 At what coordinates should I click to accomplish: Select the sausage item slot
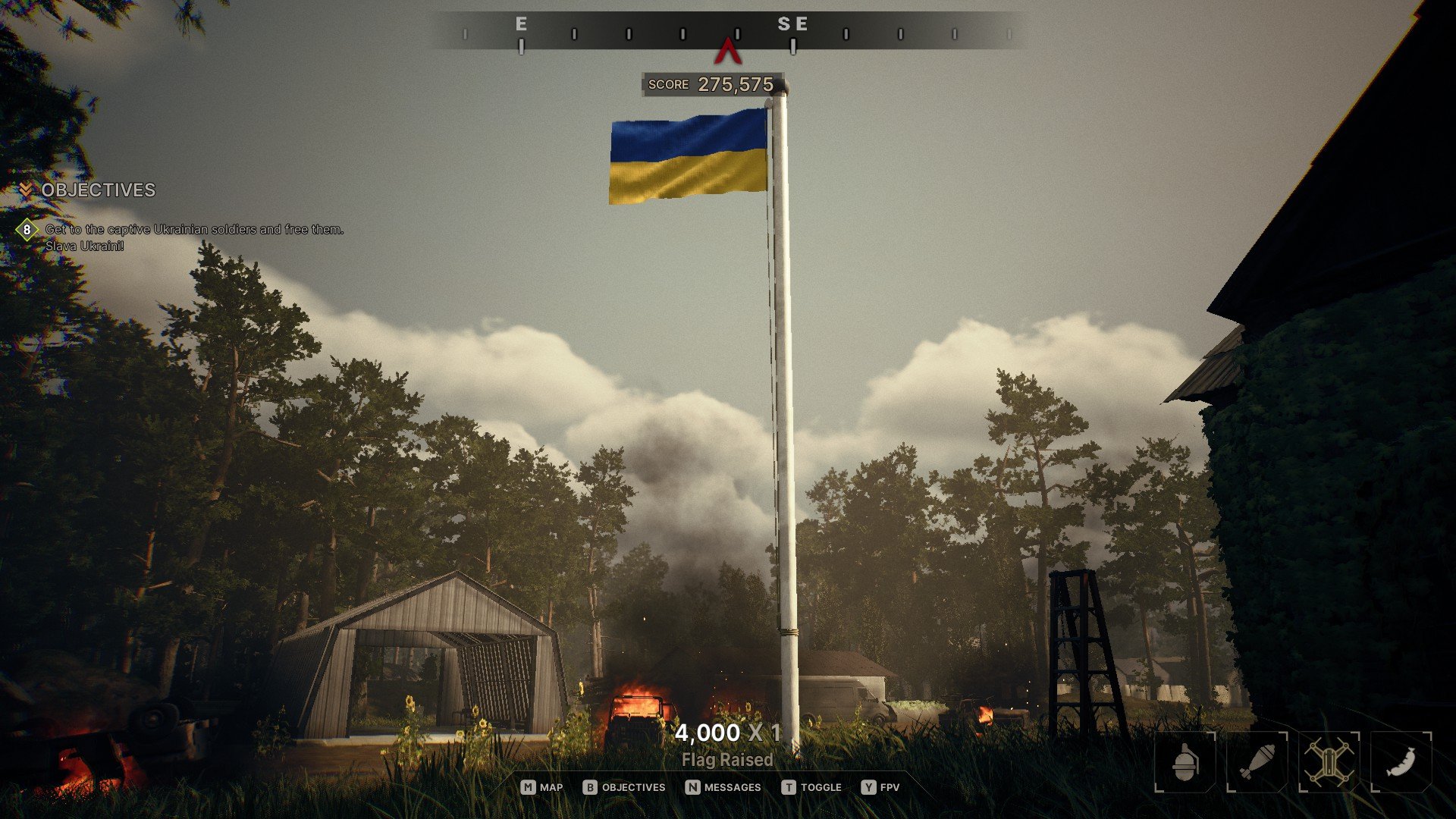pos(1401,761)
